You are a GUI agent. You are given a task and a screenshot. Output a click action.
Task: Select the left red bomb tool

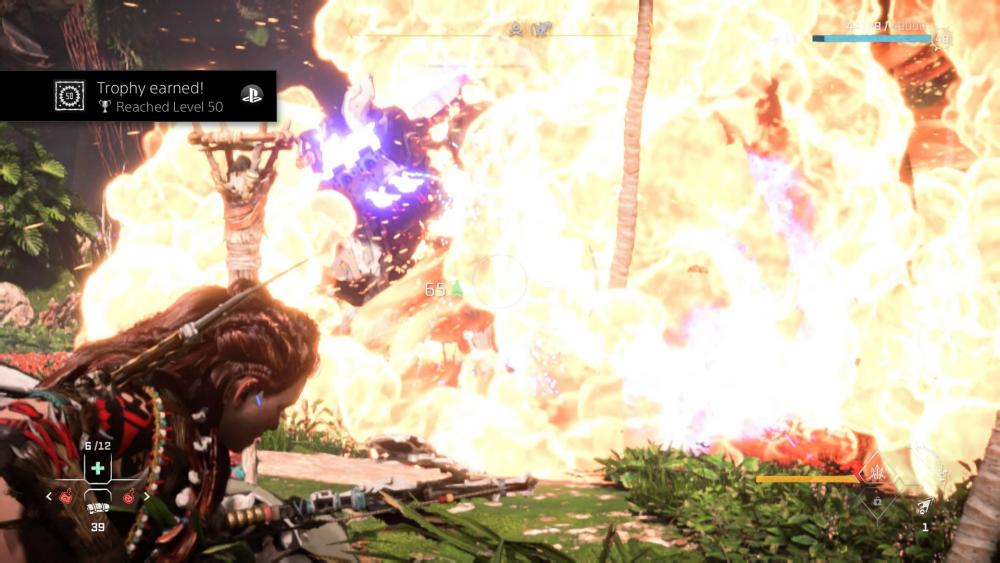tap(66, 496)
